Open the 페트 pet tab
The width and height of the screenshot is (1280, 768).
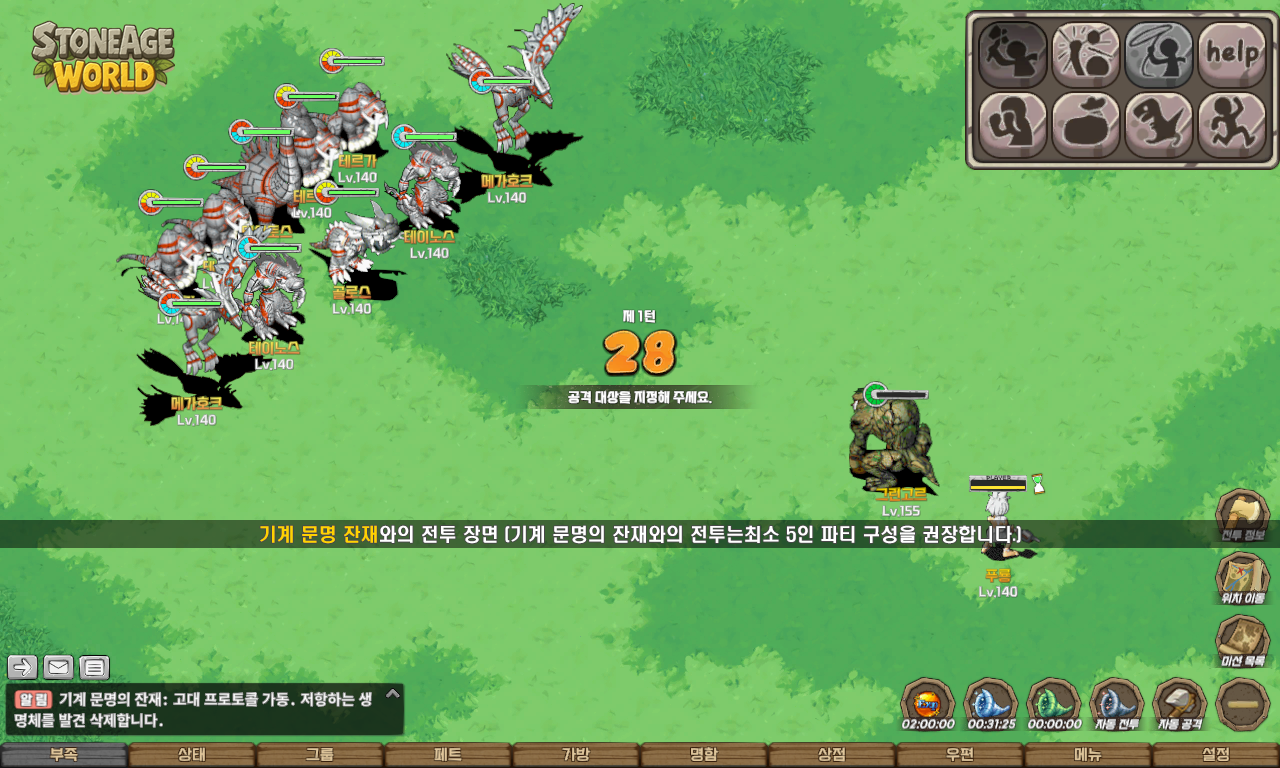pos(448,755)
